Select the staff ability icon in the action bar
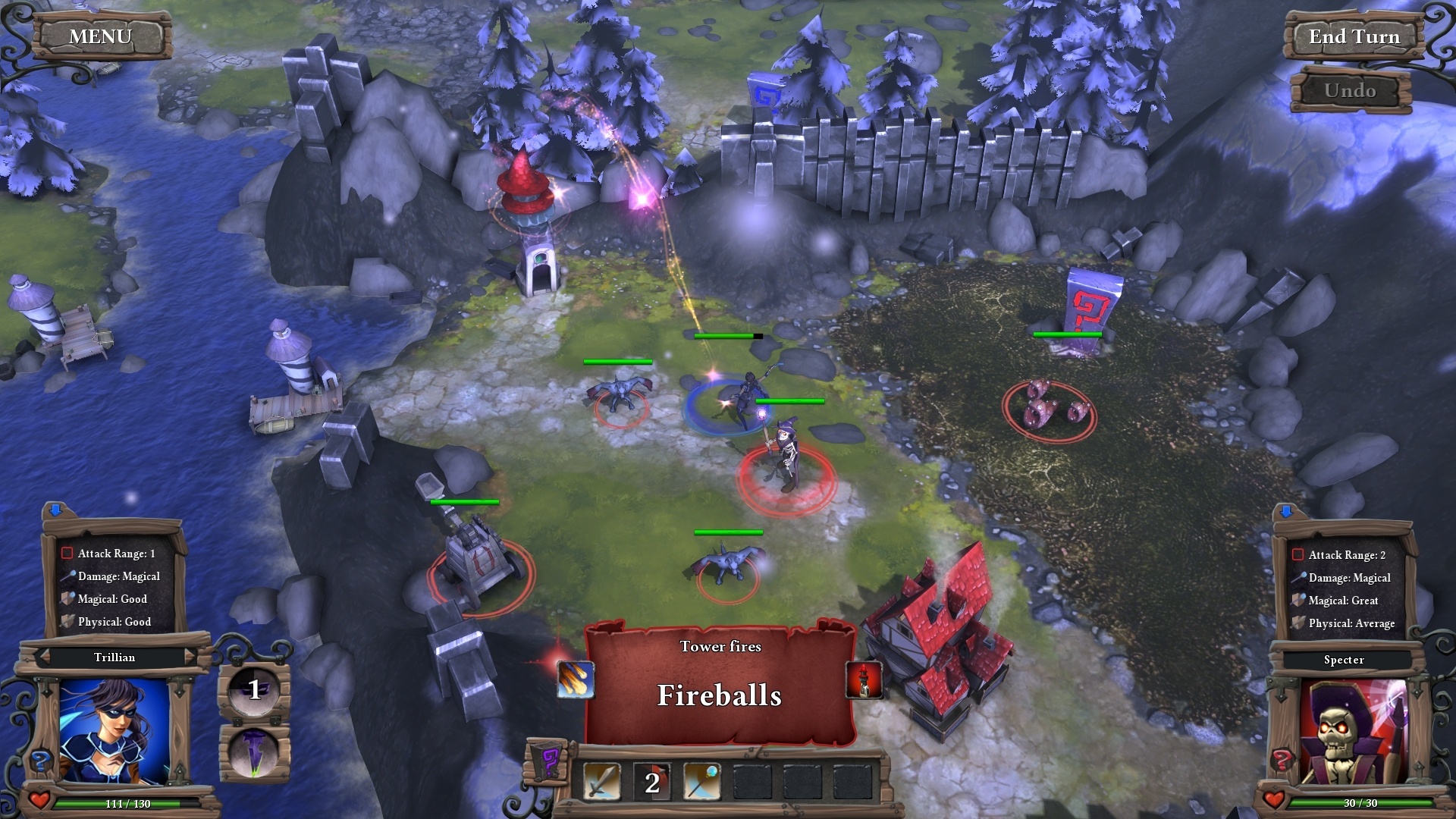This screenshot has height=819, width=1456. tap(702, 783)
